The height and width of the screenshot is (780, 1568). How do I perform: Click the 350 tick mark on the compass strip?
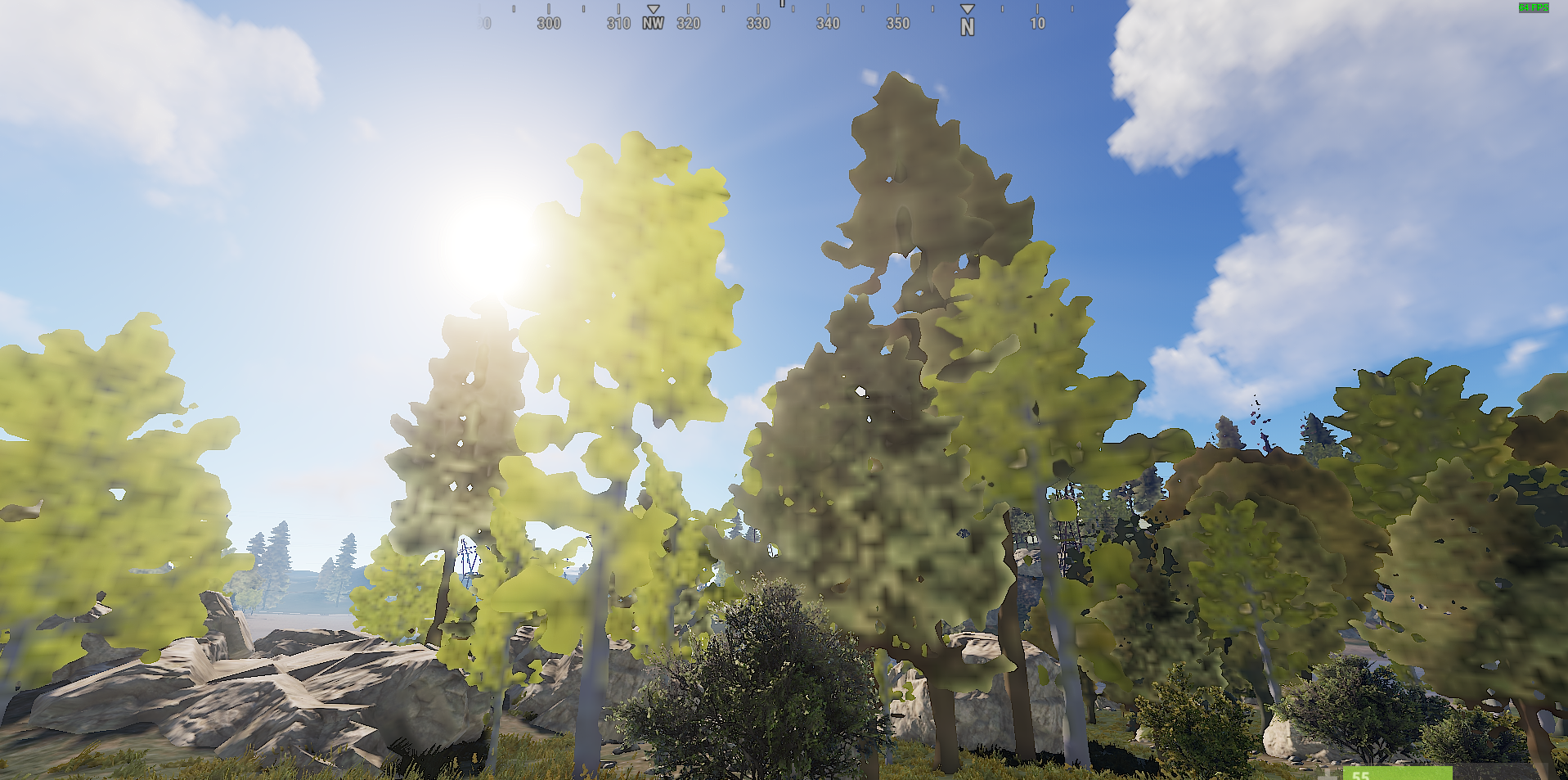897,11
